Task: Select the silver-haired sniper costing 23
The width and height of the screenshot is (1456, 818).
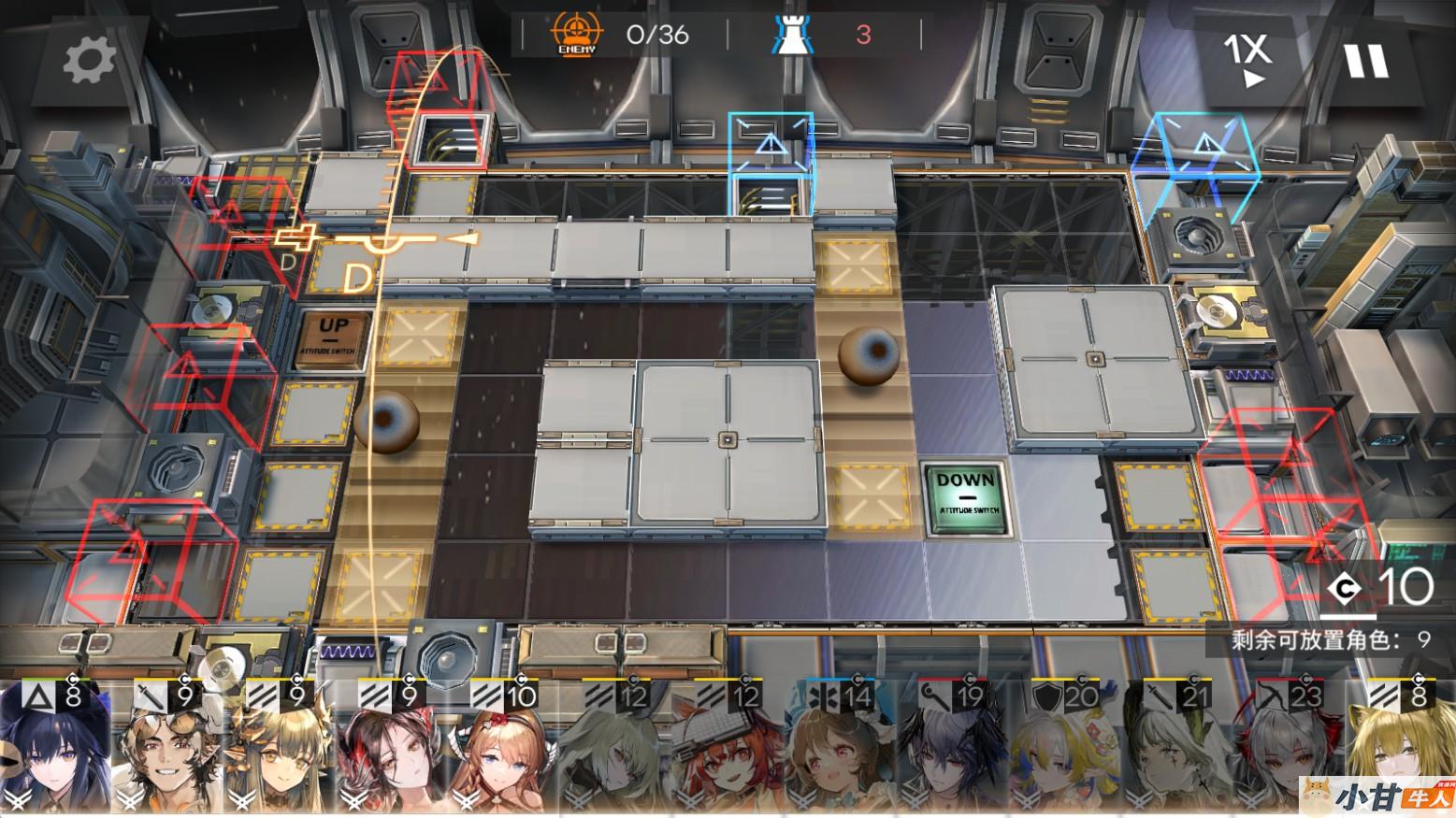Action: (1289, 753)
